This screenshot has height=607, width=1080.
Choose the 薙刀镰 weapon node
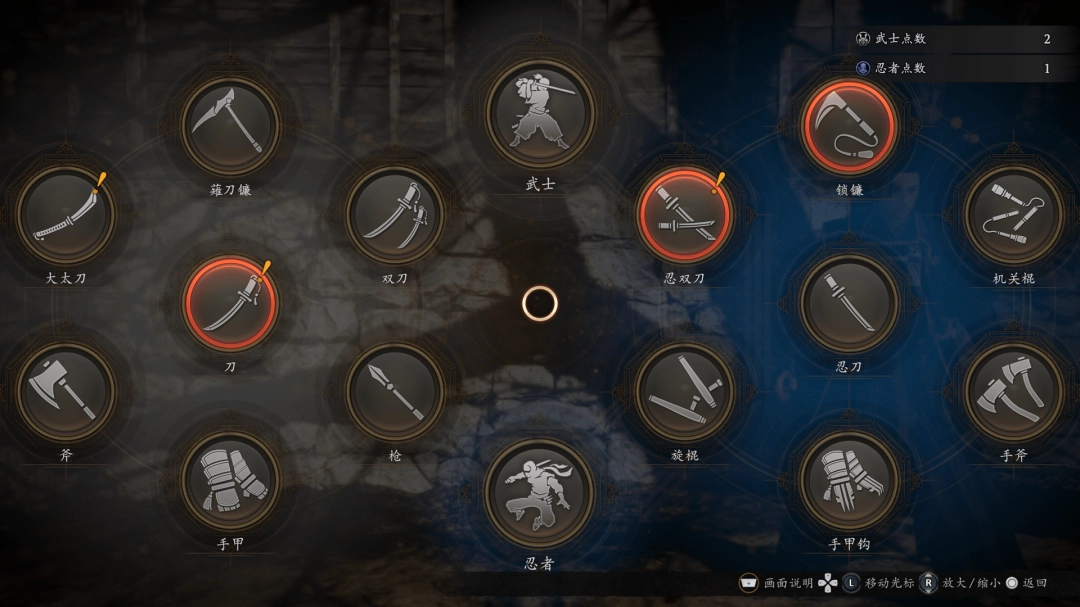(231, 125)
